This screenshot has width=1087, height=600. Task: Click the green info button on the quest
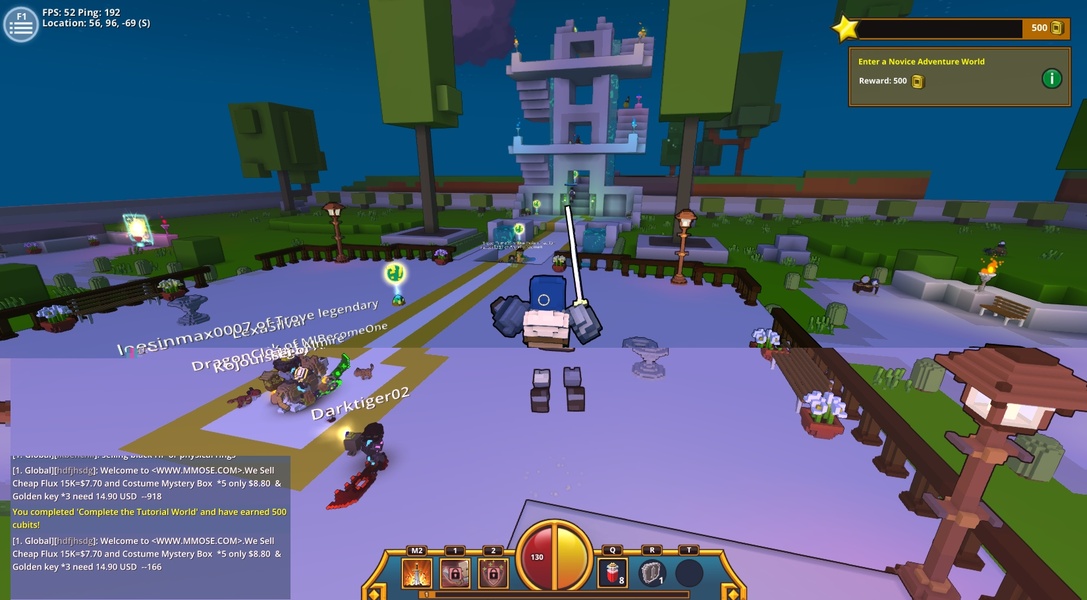(x=1051, y=78)
